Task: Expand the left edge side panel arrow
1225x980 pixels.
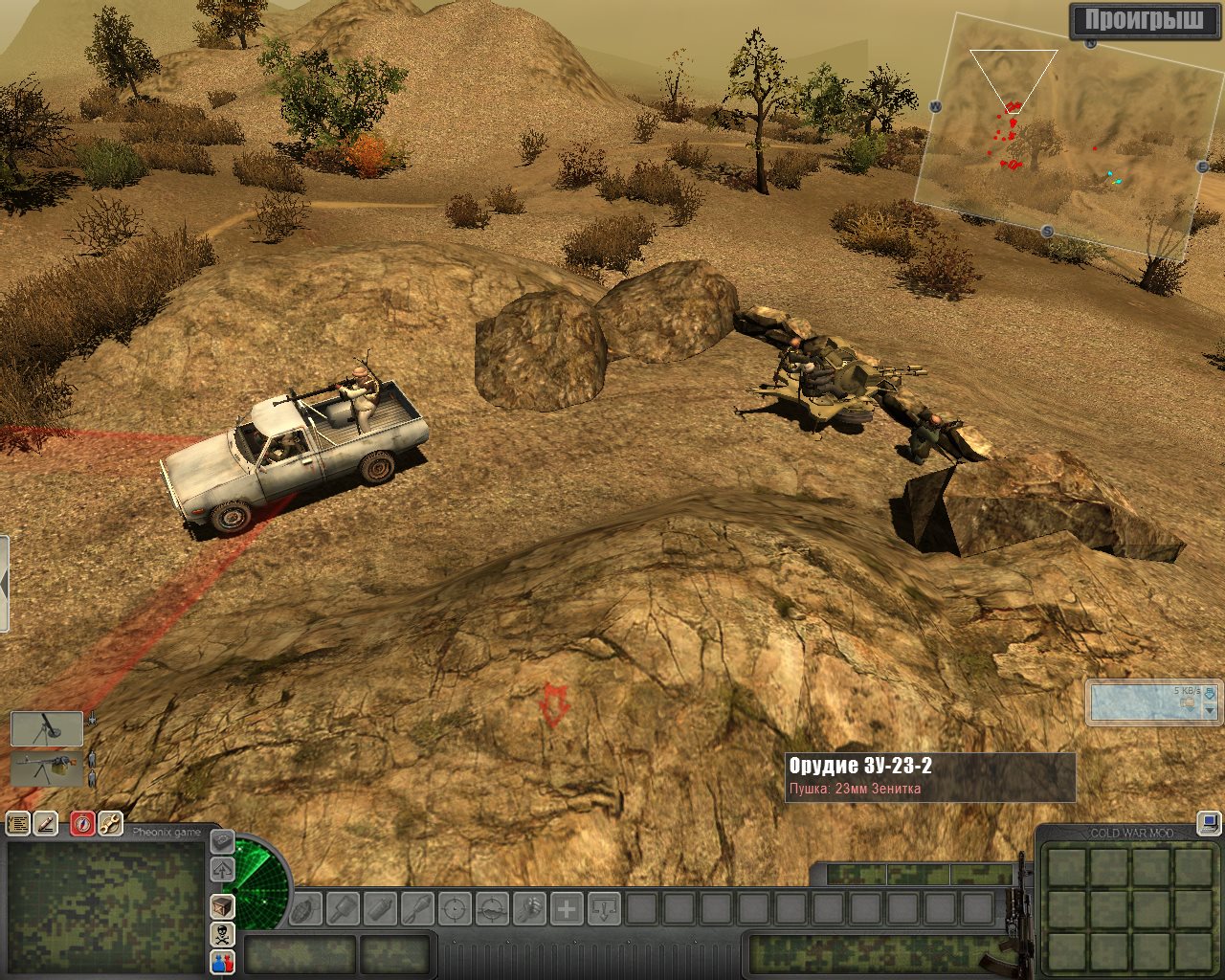Action: coord(4,584)
